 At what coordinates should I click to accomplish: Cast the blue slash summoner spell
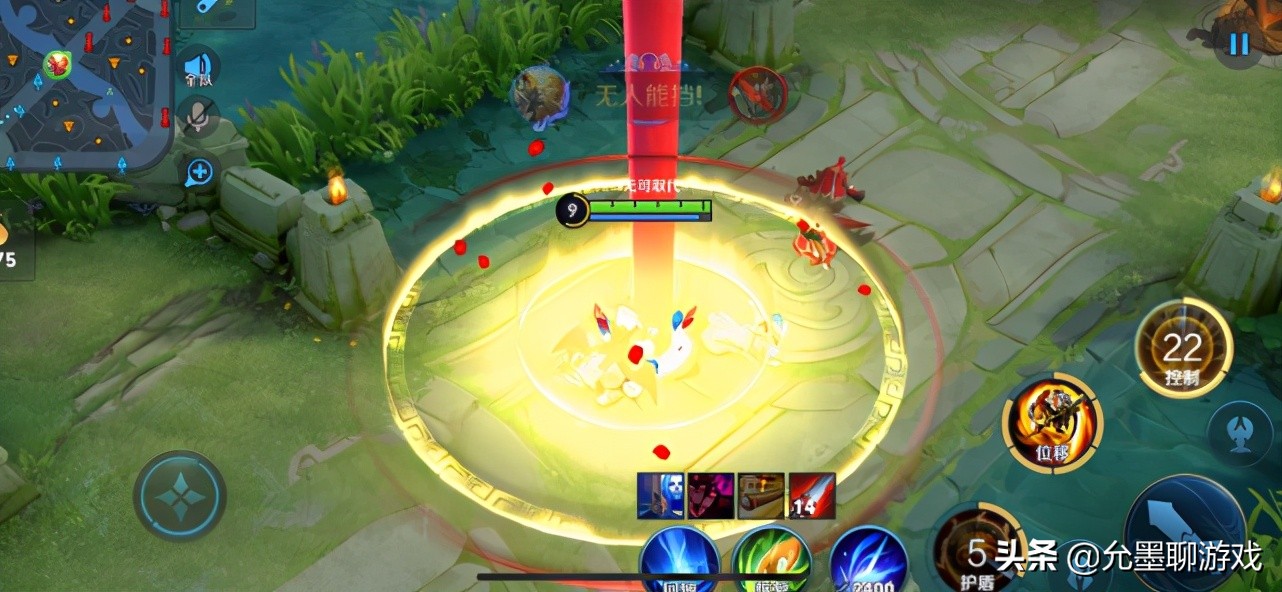[868, 560]
